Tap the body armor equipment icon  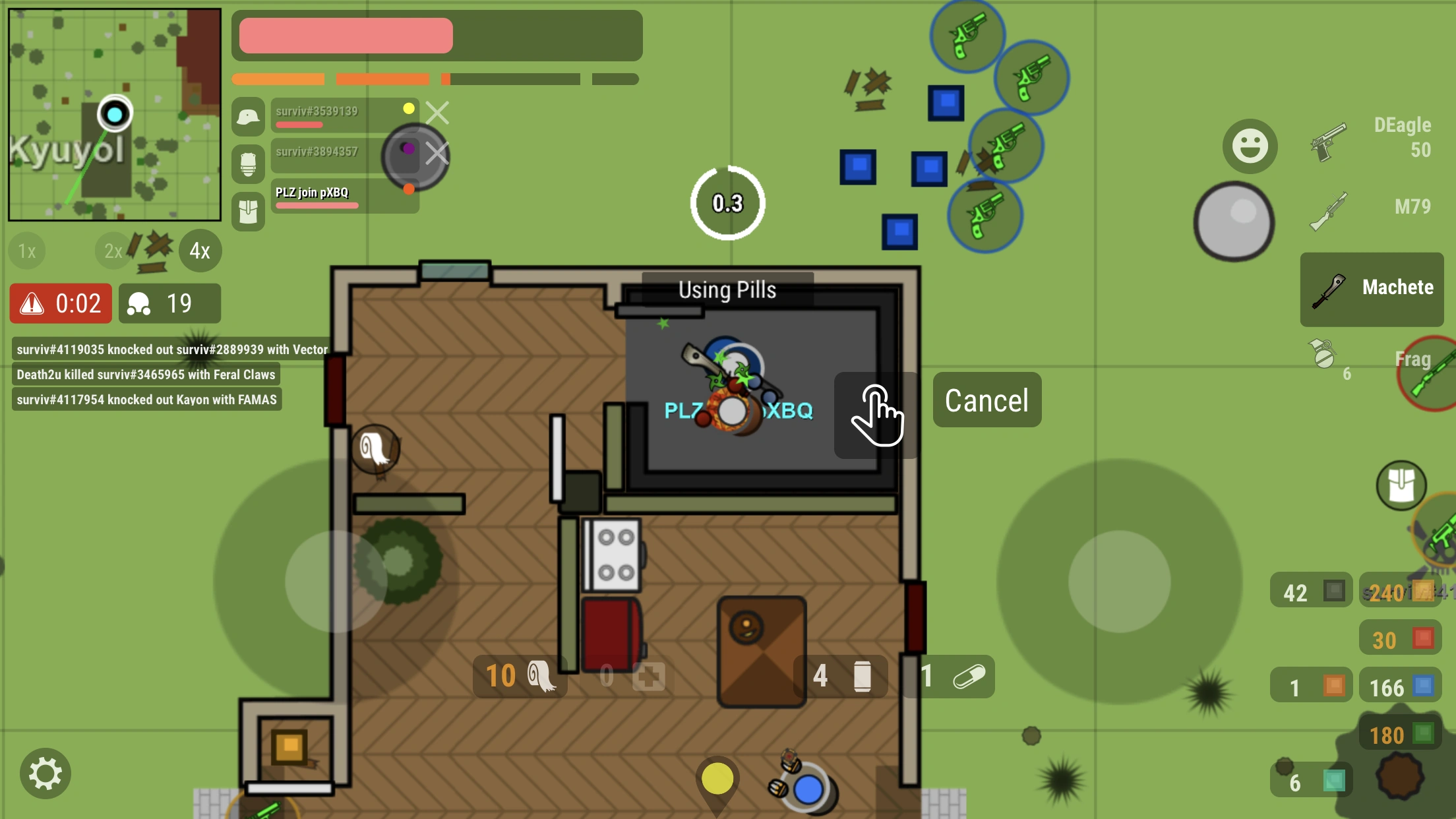[248, 164]
